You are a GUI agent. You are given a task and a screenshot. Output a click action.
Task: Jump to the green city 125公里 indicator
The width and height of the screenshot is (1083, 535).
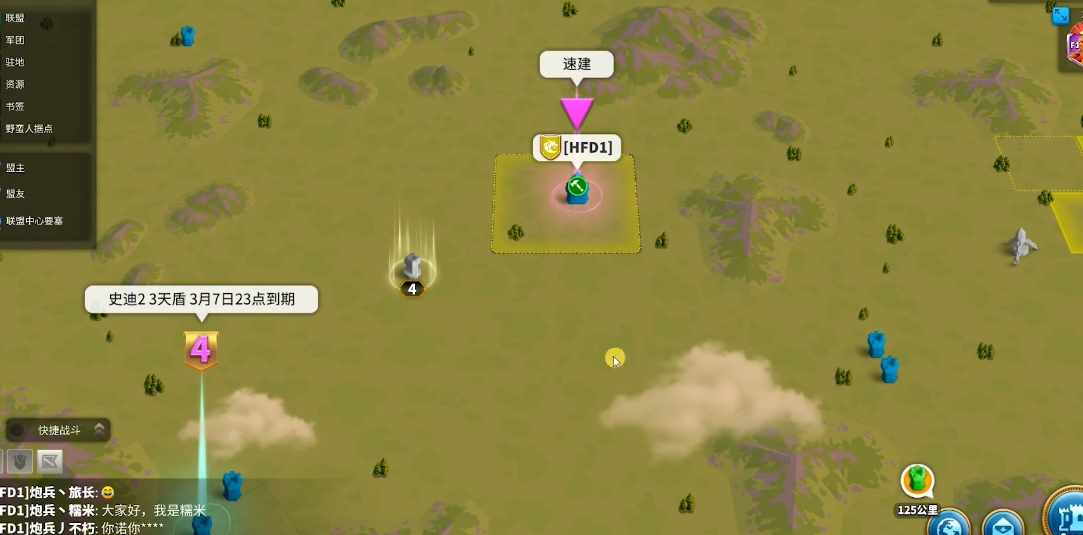point(917,482)
